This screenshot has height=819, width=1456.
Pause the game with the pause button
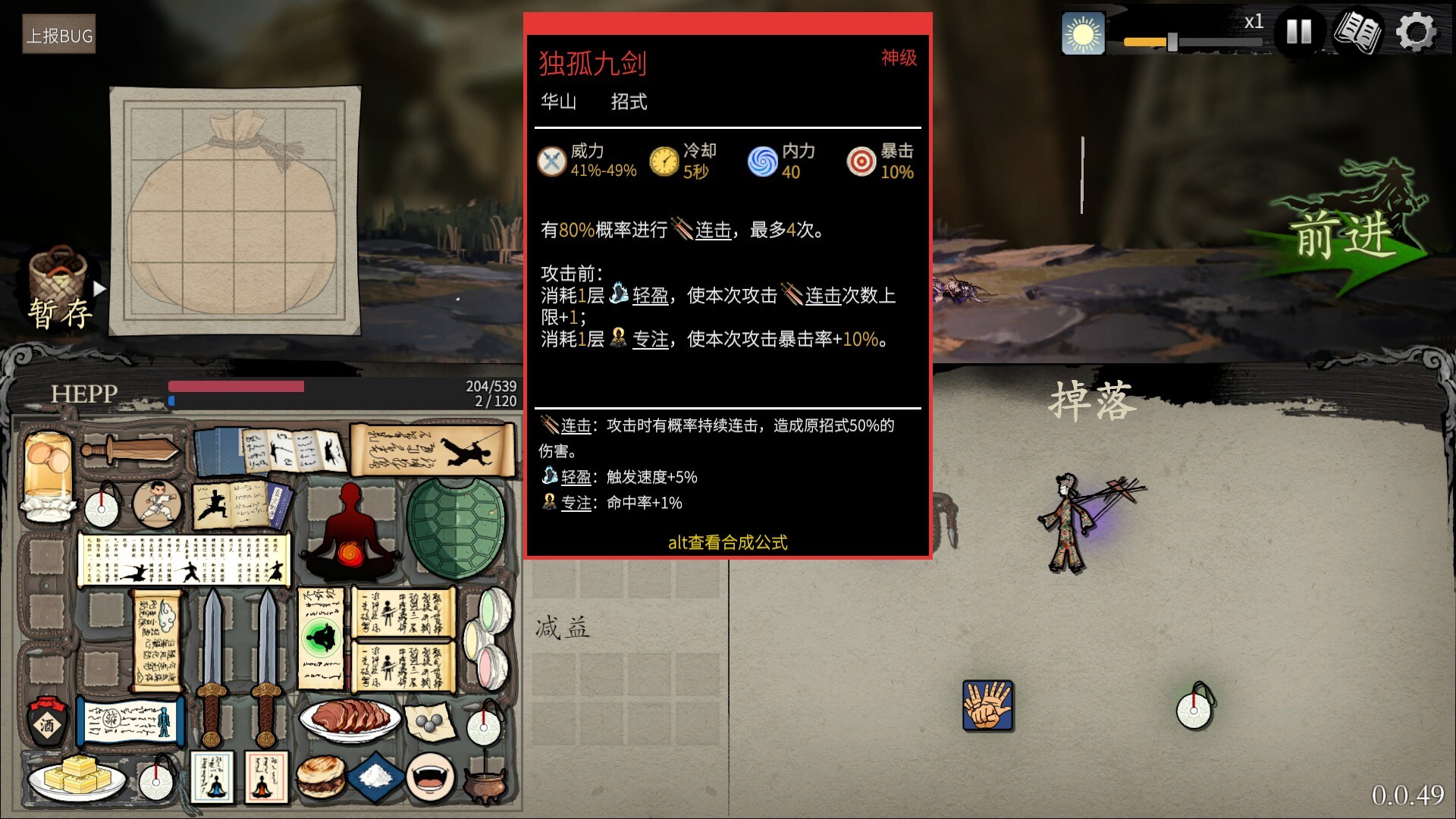tap(1299, 32)
